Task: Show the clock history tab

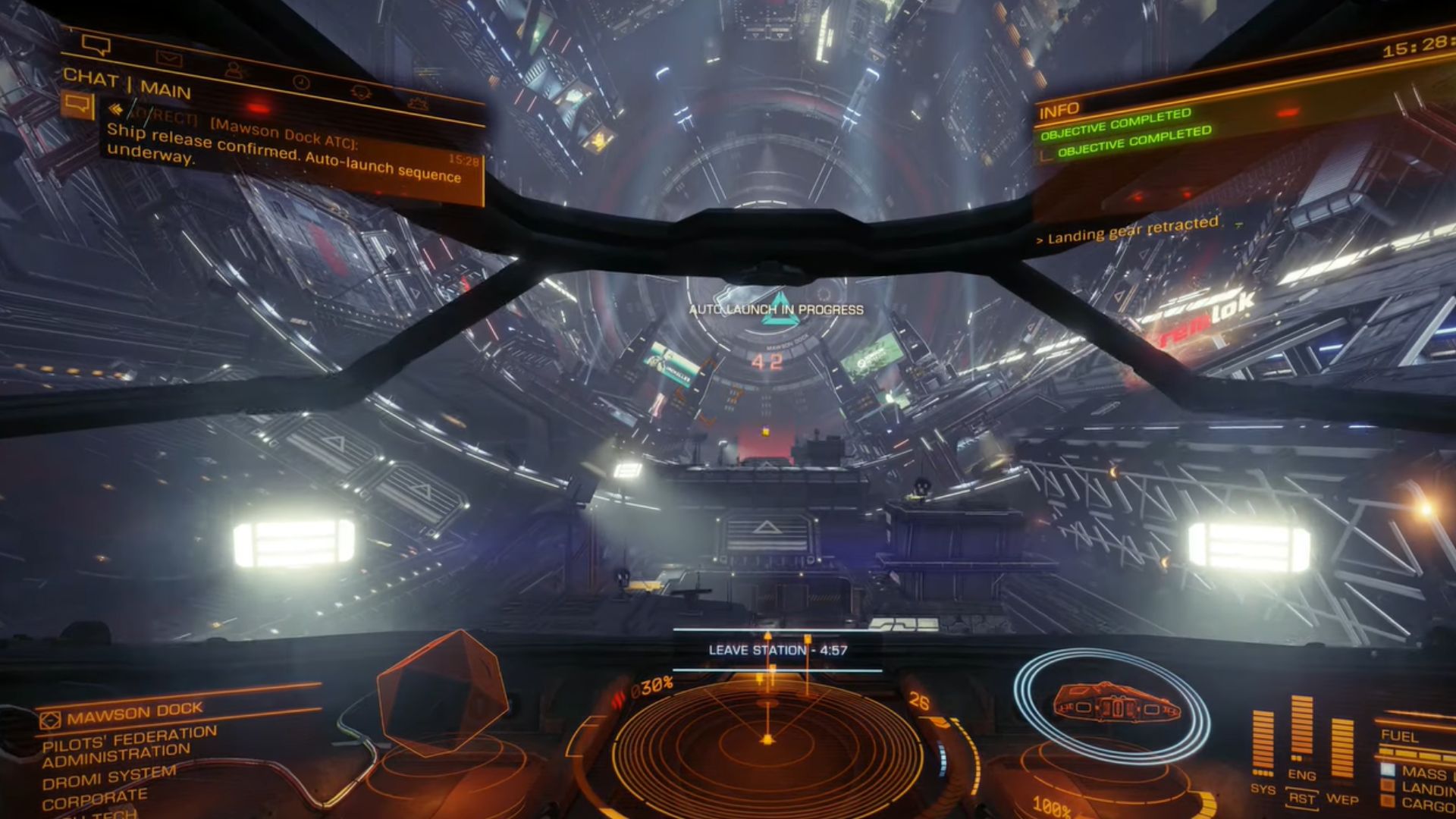Action: [301, 82]
